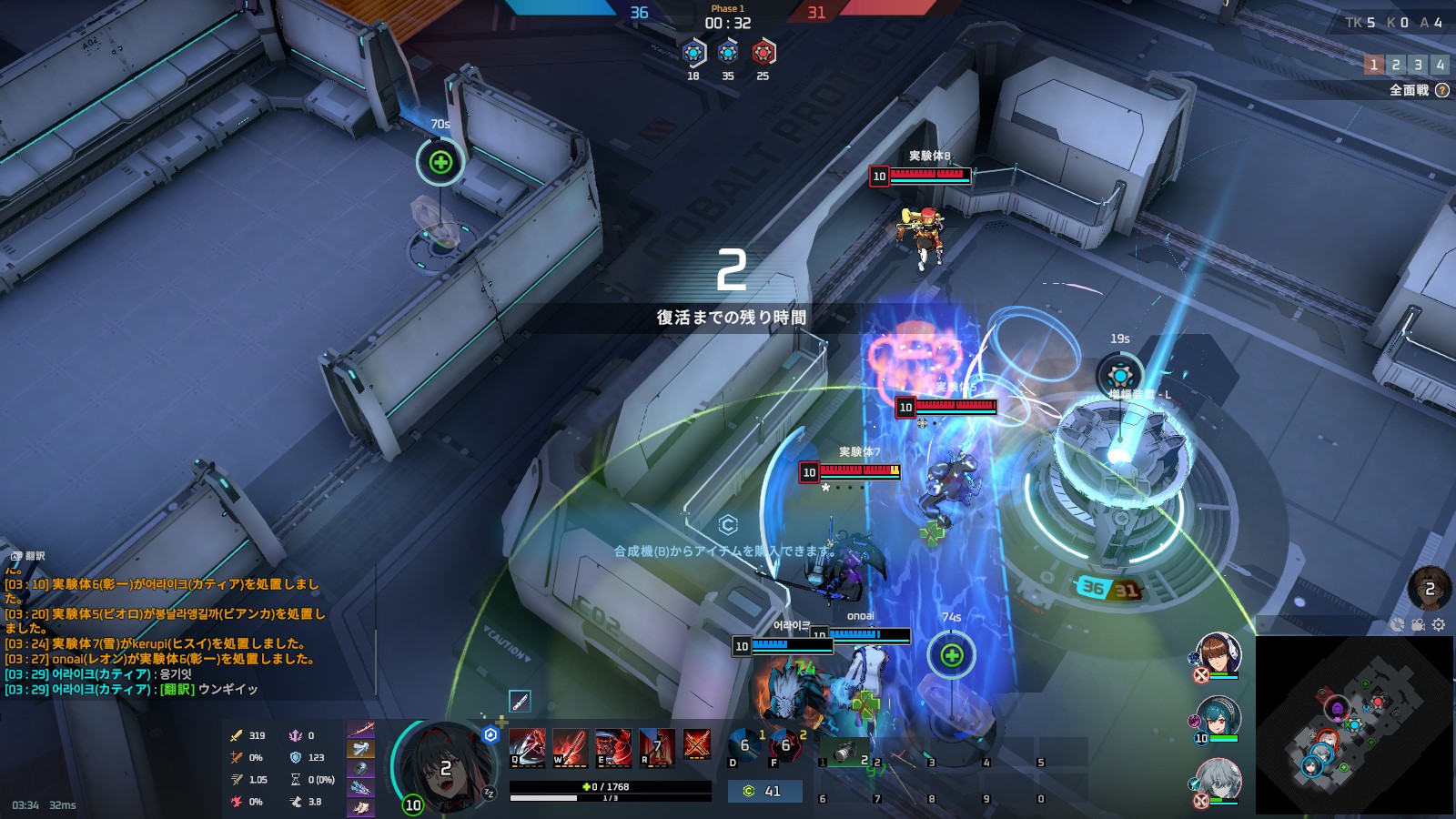Cast the R ultimate ability

pos(657,747)
